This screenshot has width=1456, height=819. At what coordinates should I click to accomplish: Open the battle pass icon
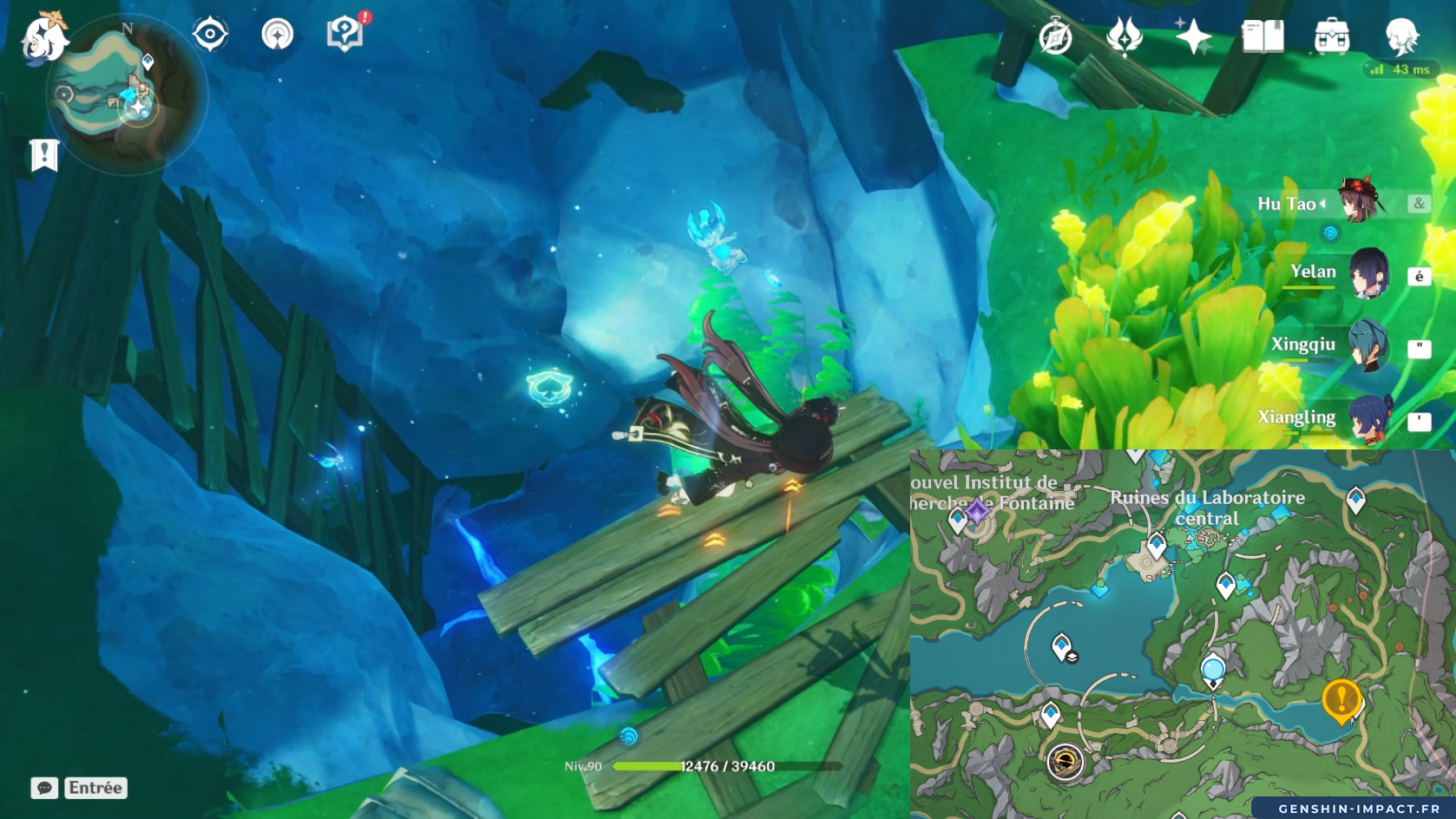[x=1125, y=37]
